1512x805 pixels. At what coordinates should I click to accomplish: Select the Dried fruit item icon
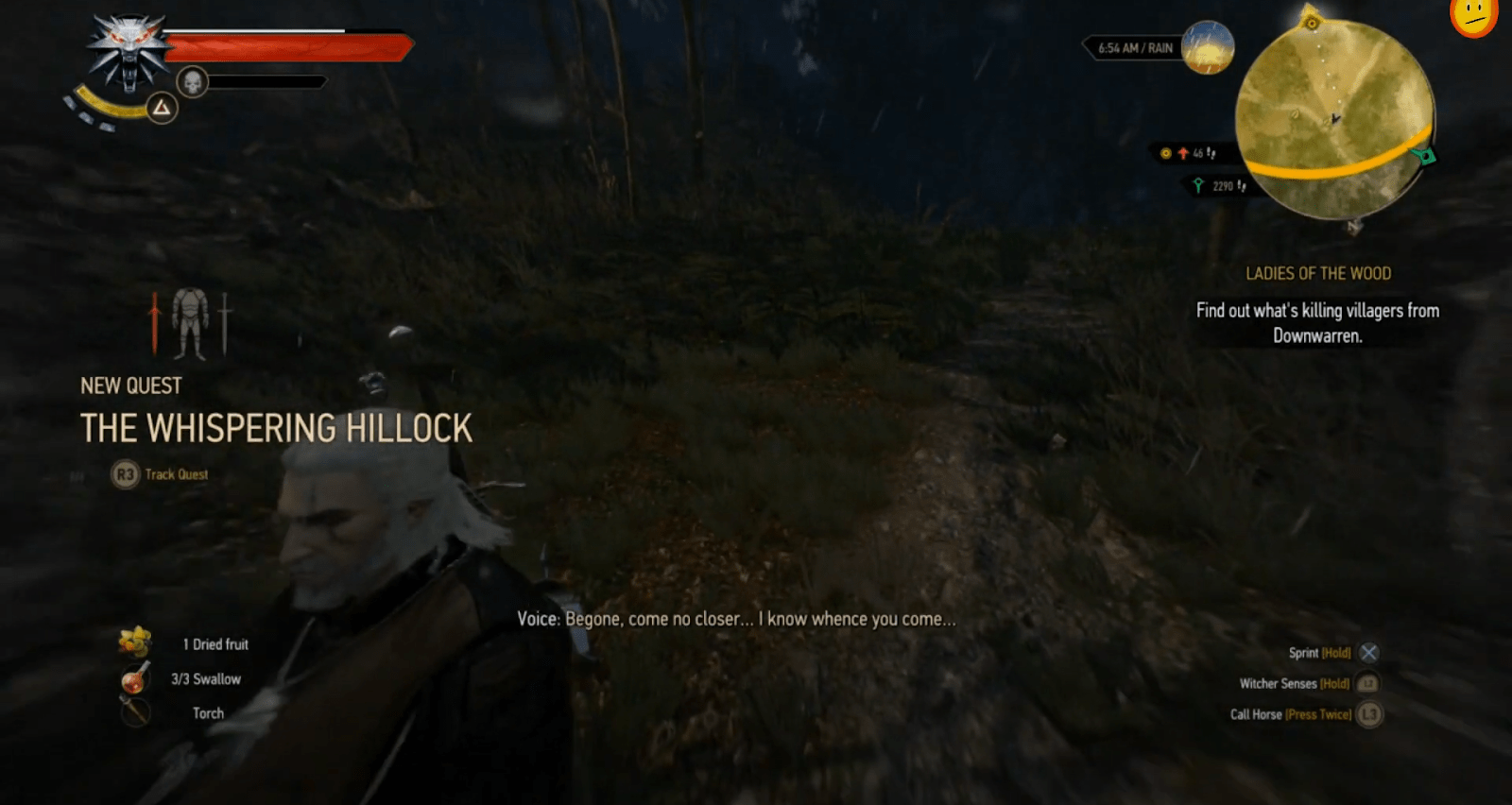135,643
